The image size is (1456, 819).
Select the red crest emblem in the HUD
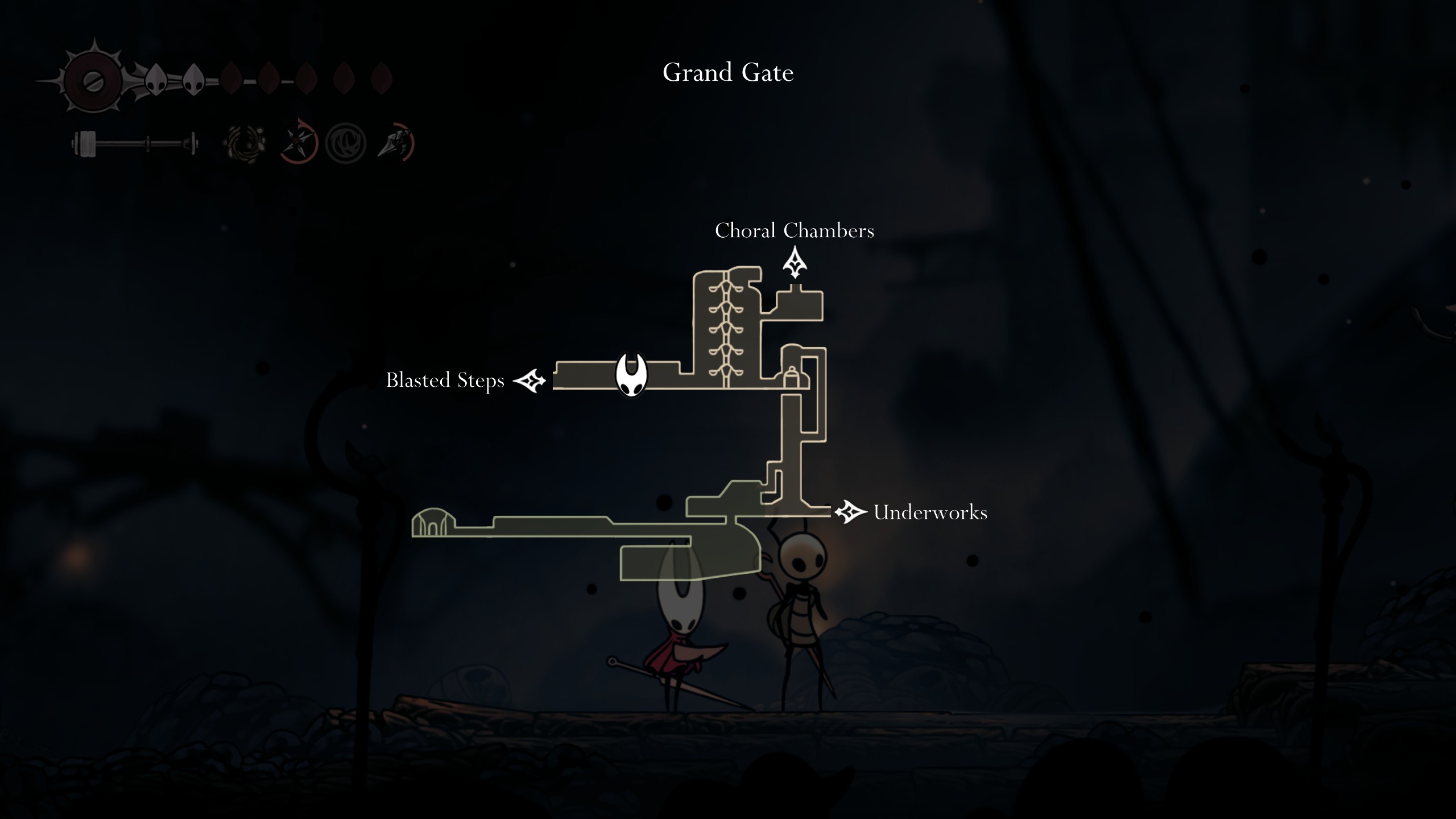[93, 79]
